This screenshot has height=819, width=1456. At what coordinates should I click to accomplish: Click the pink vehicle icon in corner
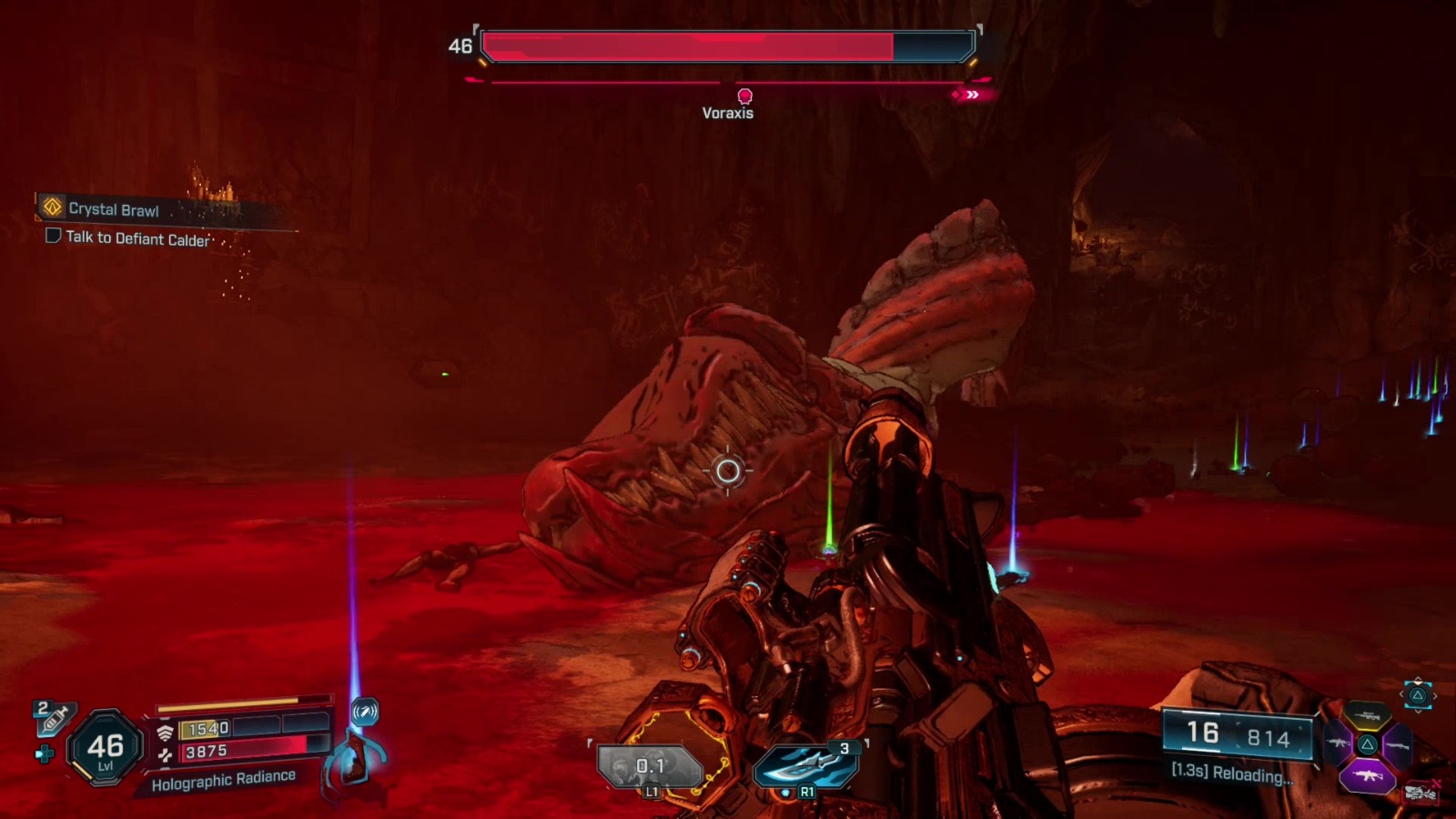click(x=1421, y=793)
